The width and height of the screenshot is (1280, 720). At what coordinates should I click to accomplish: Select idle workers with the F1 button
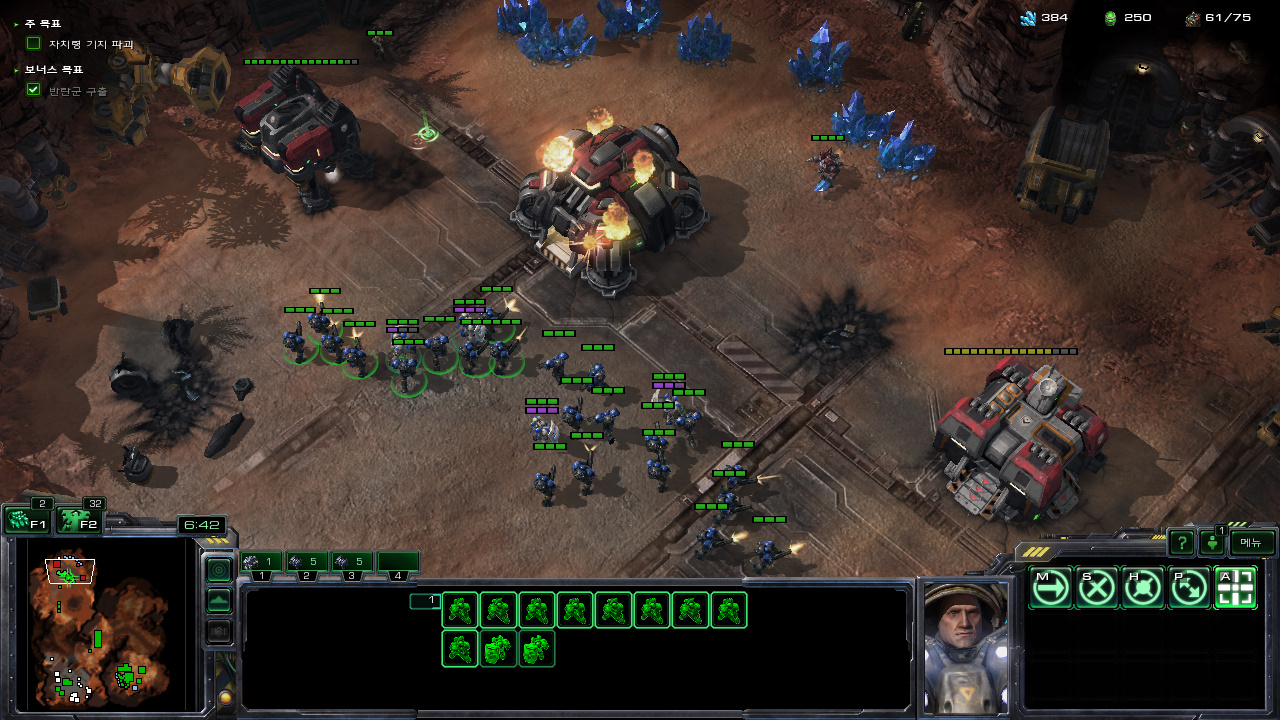26,521
